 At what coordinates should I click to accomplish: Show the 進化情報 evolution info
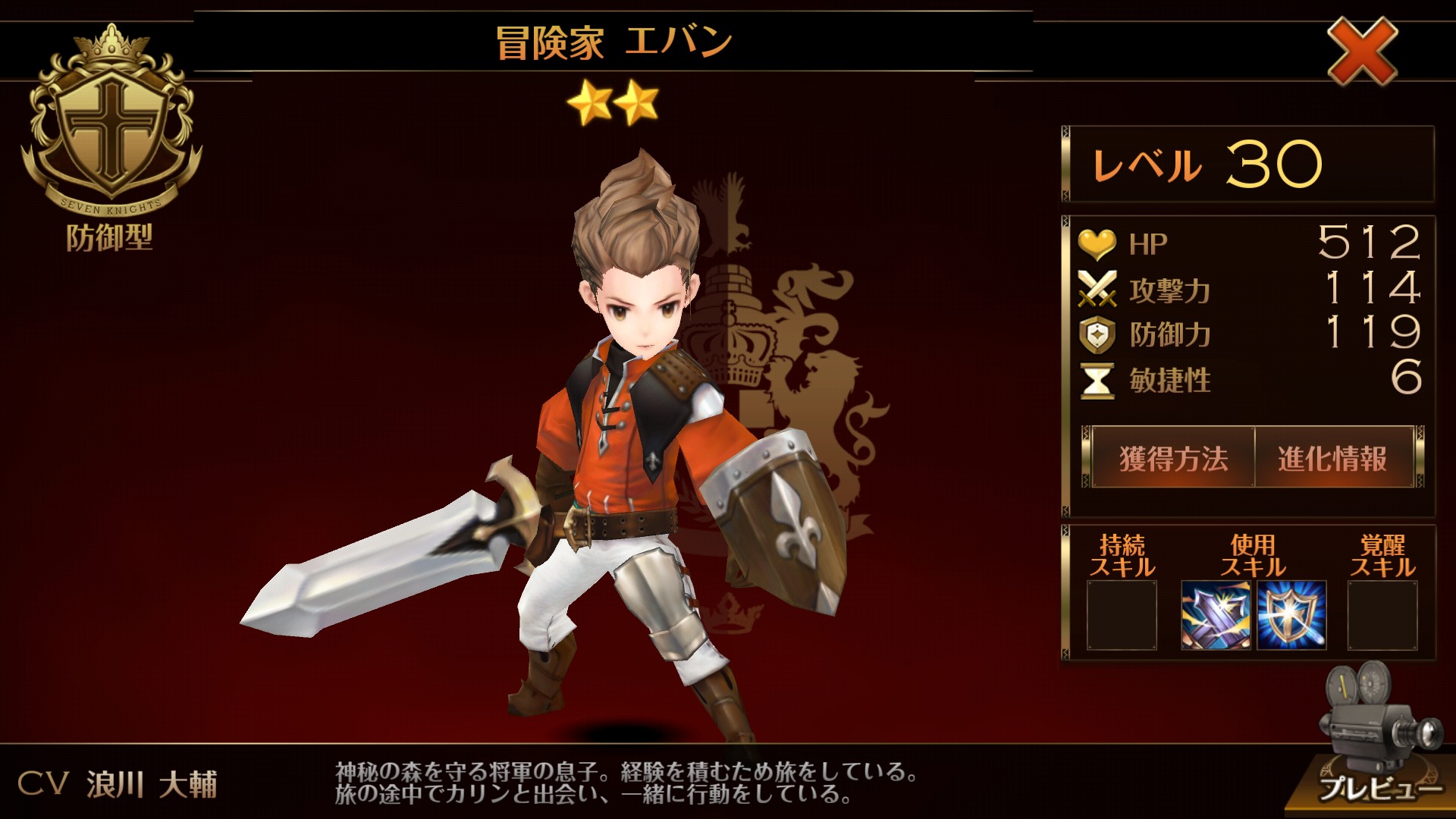click(x=1332, y=458)
